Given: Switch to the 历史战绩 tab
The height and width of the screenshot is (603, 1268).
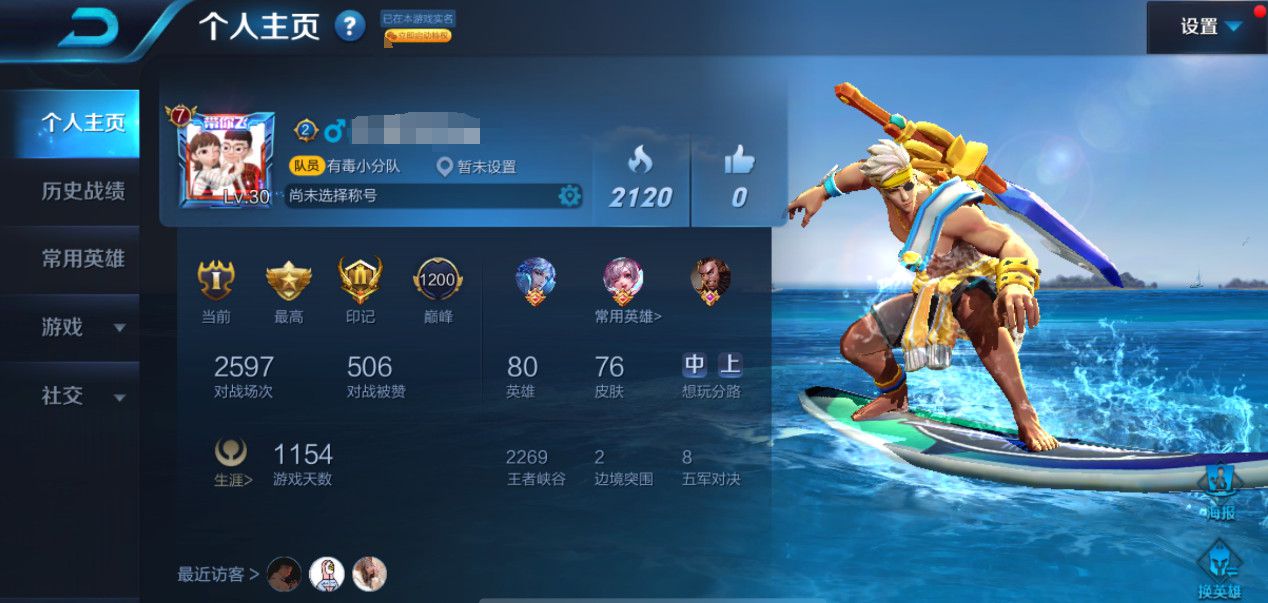Looking at the screenshot, I should [82, 191].
